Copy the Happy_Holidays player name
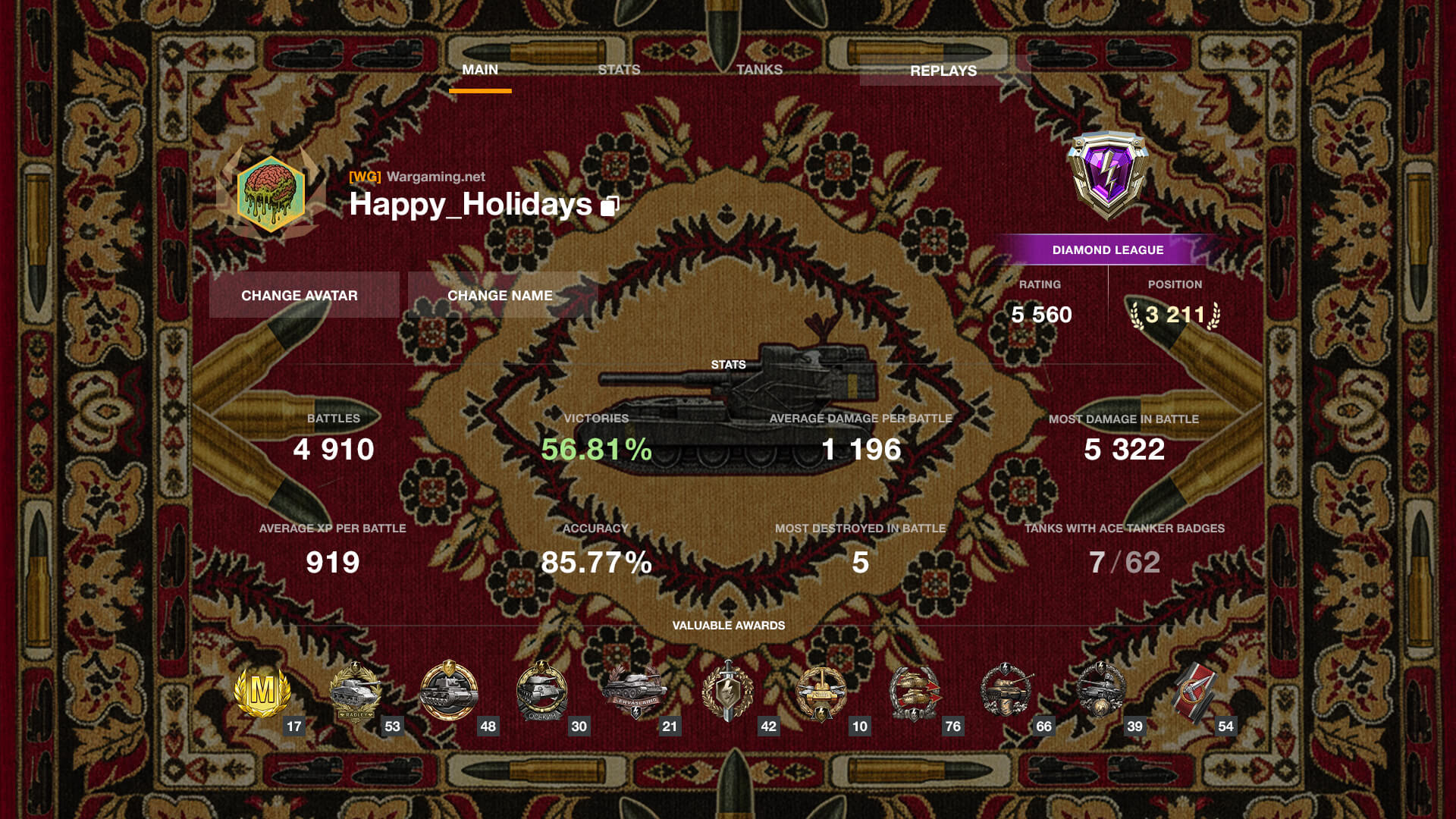This screenshot has width=1456, height=819. point(610,206)
